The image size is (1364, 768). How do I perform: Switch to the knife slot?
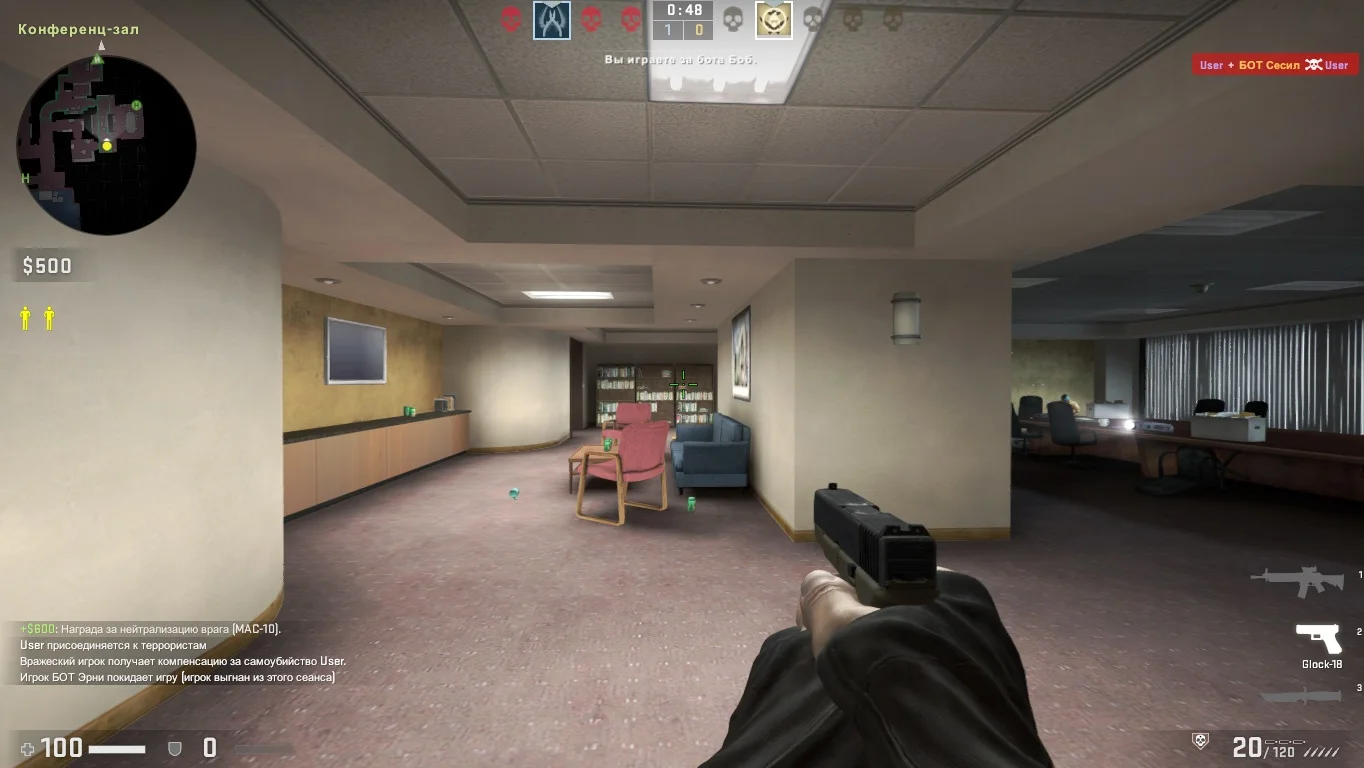[1301, 696]
